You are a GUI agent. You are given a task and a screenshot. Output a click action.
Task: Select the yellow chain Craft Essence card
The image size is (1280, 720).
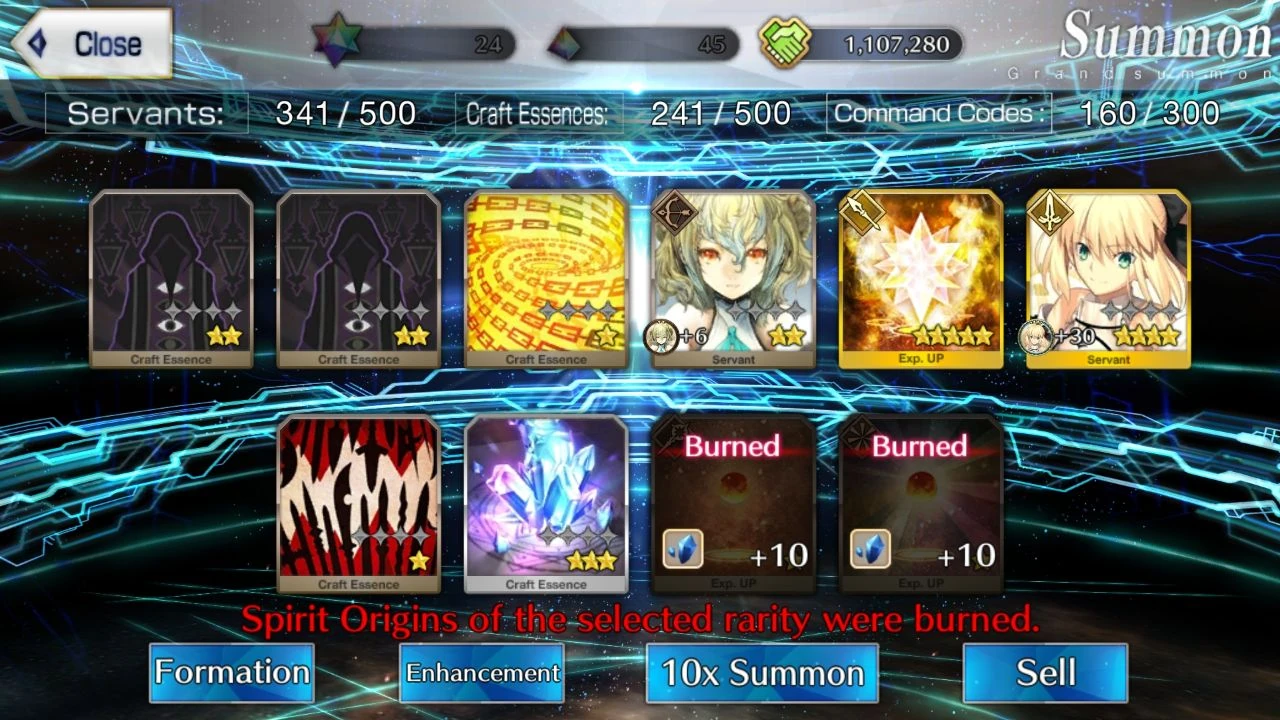(x=546, y=275)
